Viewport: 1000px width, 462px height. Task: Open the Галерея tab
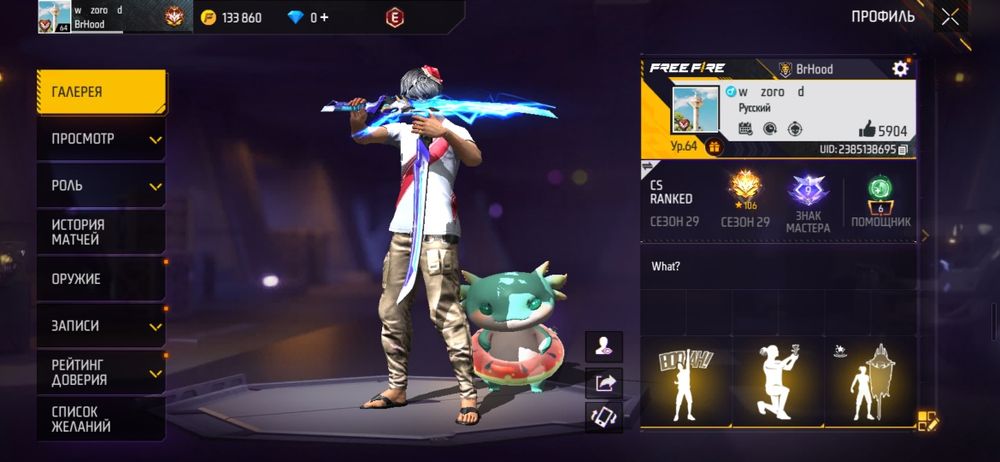pyautogui.click(x=100, y=92)
